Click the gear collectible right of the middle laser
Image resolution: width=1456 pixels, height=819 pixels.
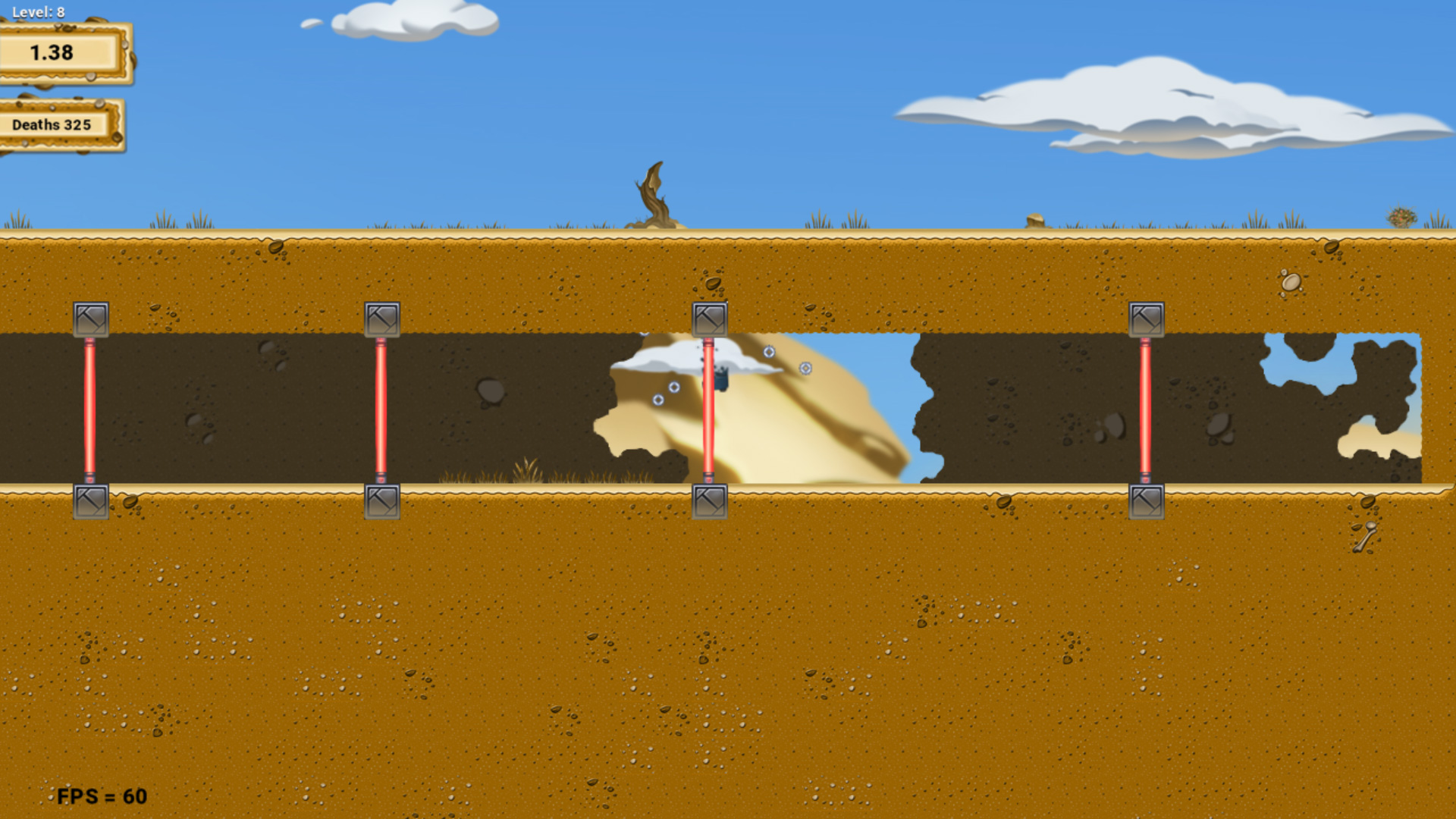point(805,369)
